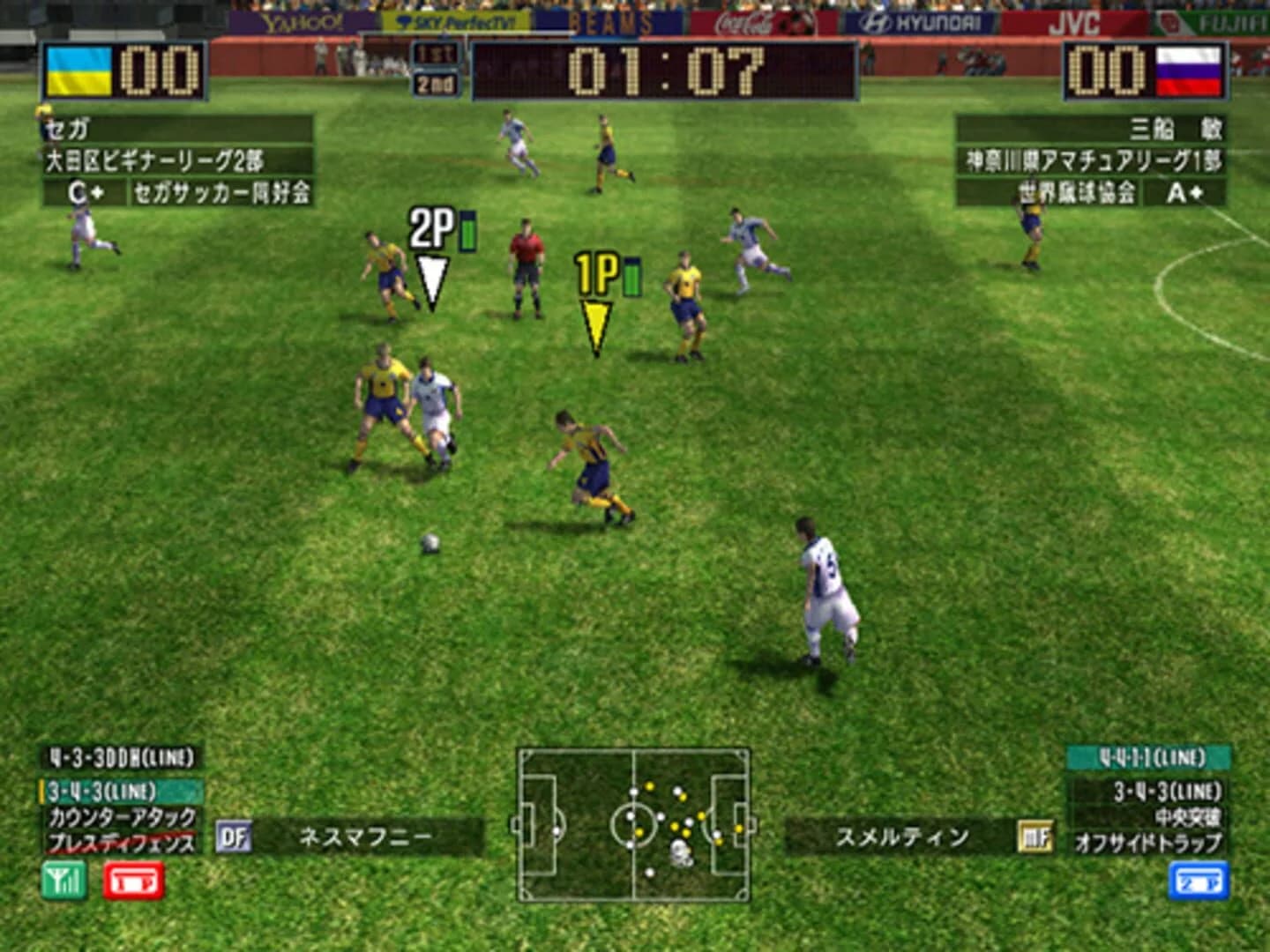Click the yellow 1P player marker arrow
The height and width of the screenshot is (952, 1270).
595,322
